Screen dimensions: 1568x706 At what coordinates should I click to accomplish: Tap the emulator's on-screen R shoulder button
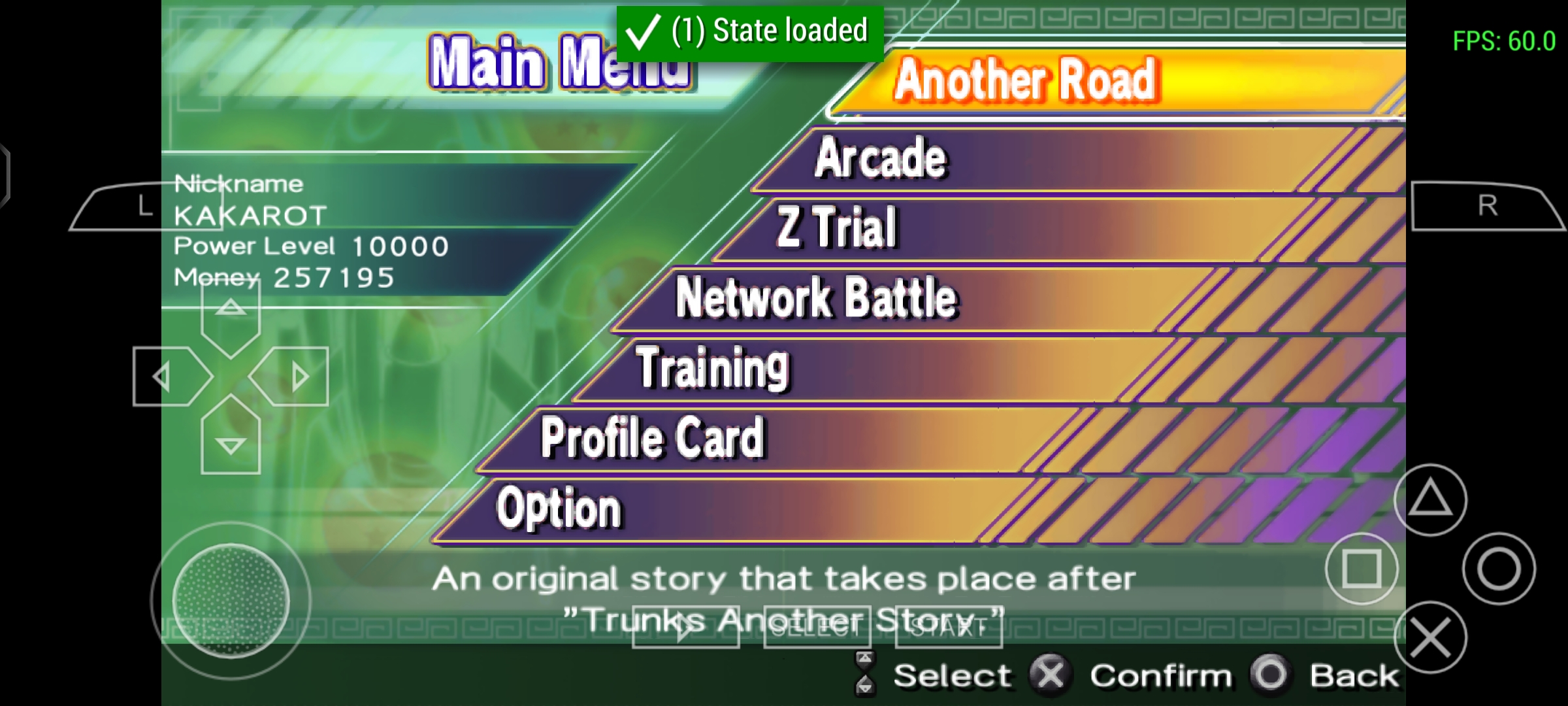click(1487, 207)
